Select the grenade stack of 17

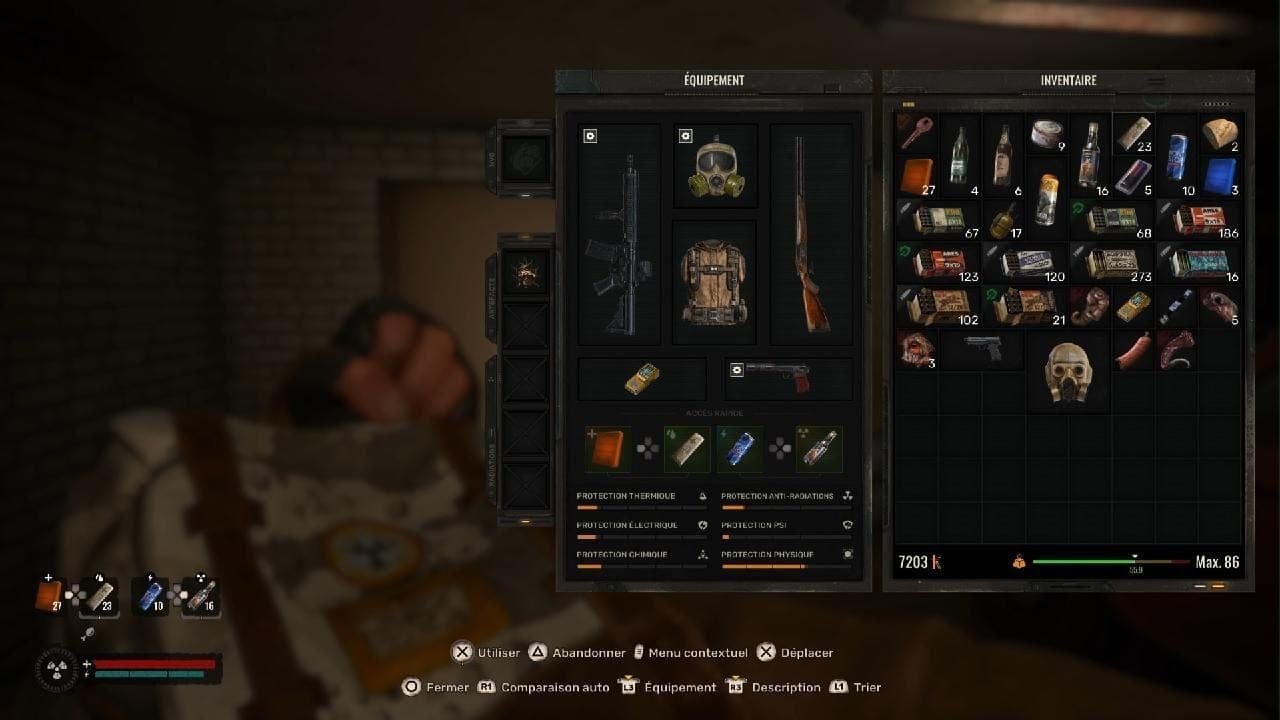coord(1004,220)
